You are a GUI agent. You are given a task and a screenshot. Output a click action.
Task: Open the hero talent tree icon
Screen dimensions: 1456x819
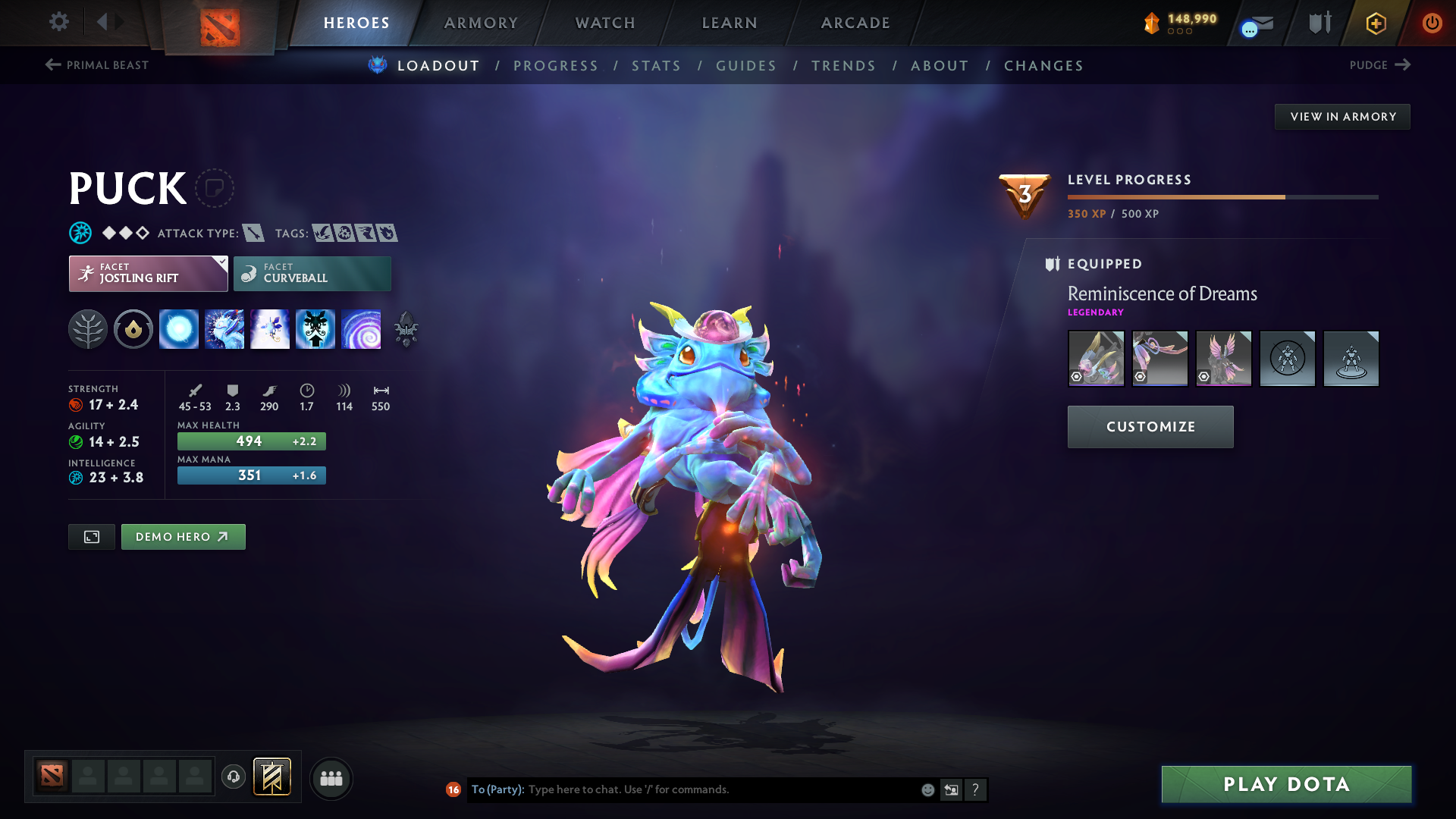point(89,328)
